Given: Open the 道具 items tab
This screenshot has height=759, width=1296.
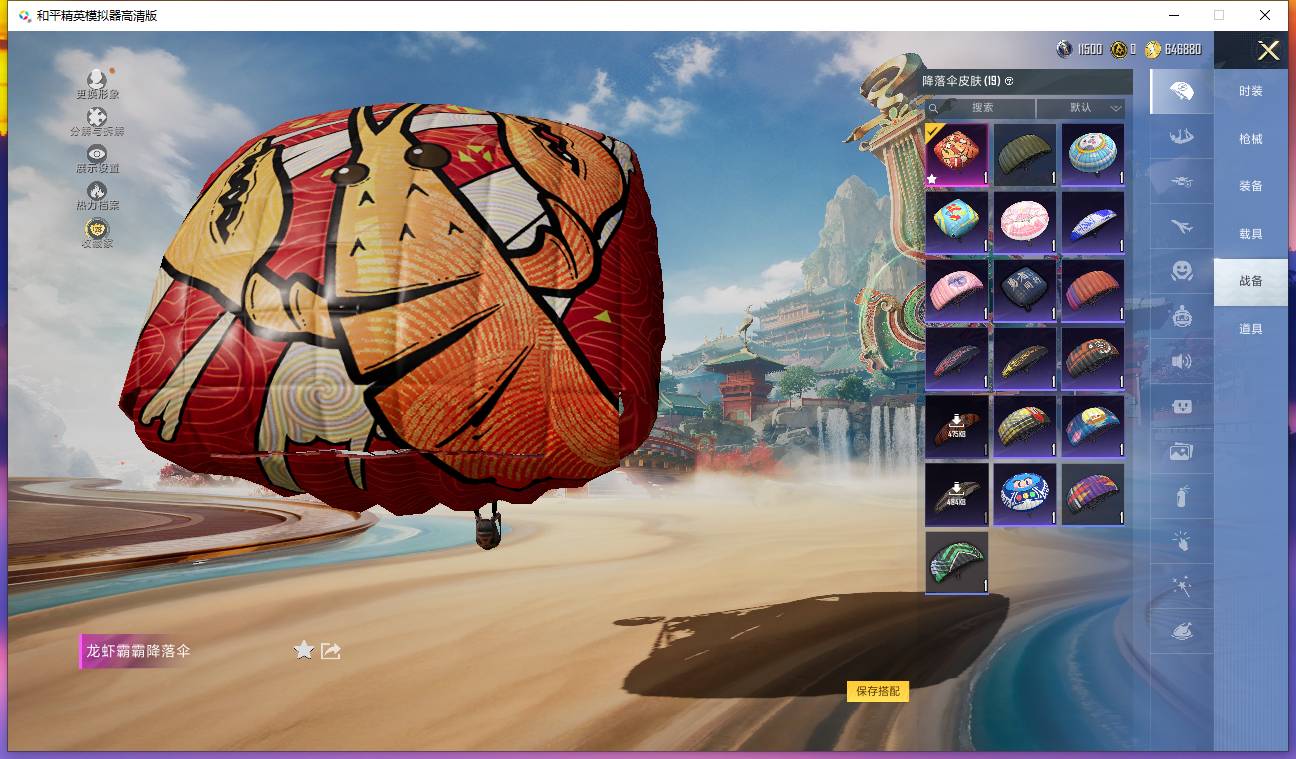Looking at the screenshot, I should 1250,329.
